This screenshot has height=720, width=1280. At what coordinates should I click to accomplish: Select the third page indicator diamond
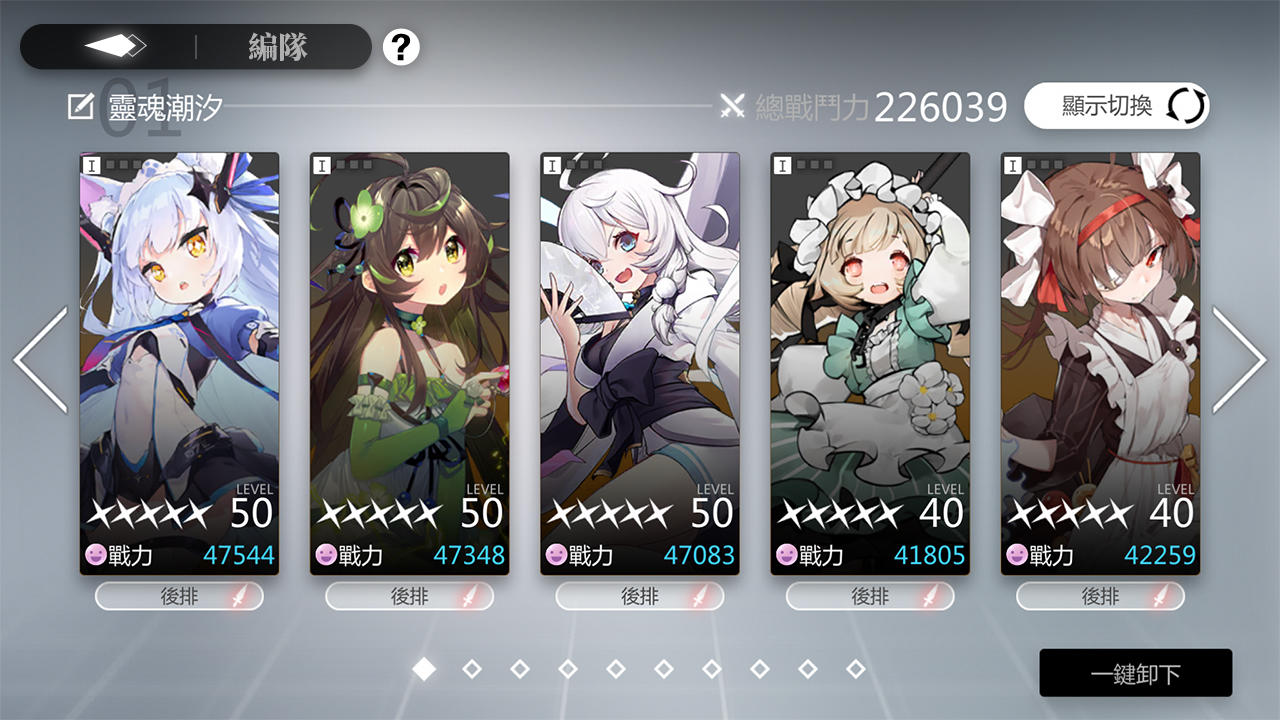tap(518, 670)
